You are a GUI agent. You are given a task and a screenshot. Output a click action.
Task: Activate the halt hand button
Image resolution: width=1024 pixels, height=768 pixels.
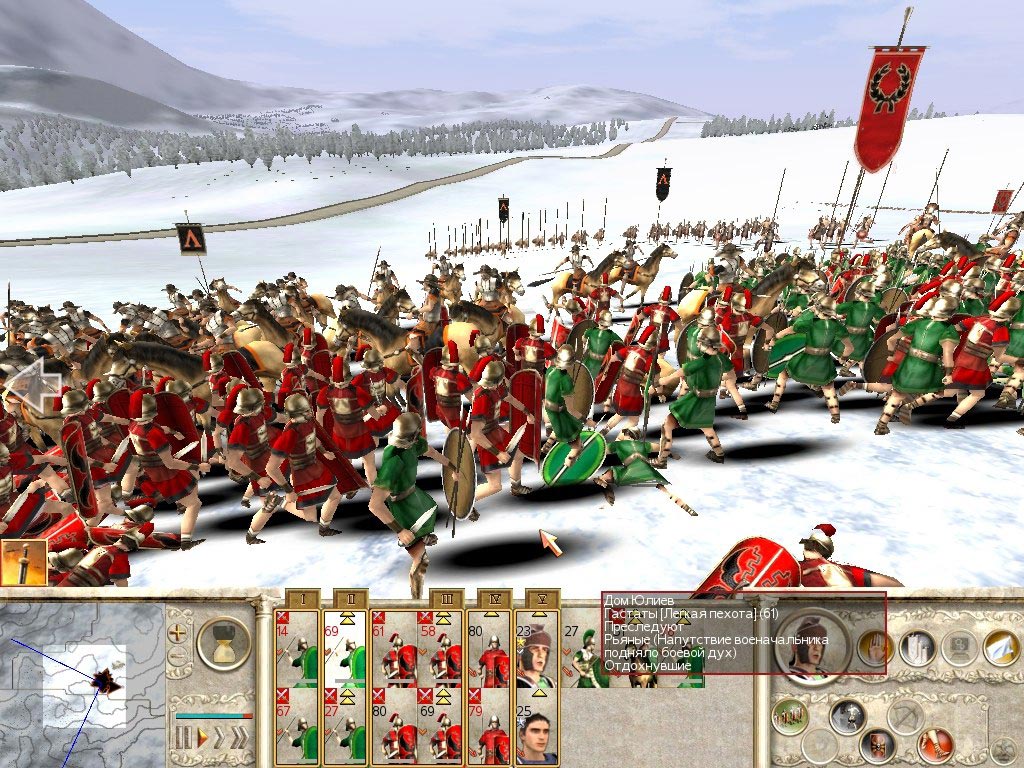pos(877,648)
